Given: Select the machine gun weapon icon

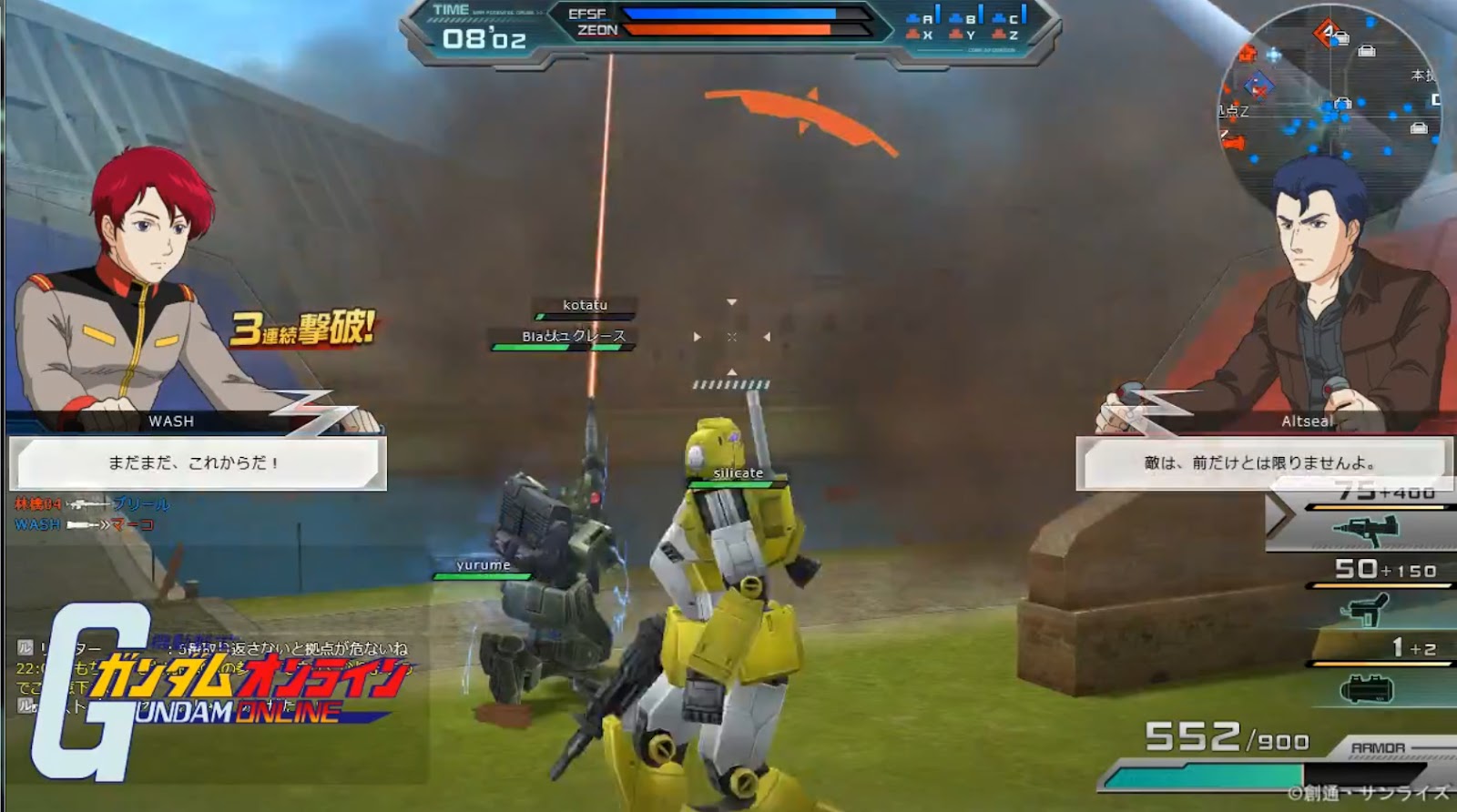Looking at the screenshot, I should click(x=1367, y=531).
